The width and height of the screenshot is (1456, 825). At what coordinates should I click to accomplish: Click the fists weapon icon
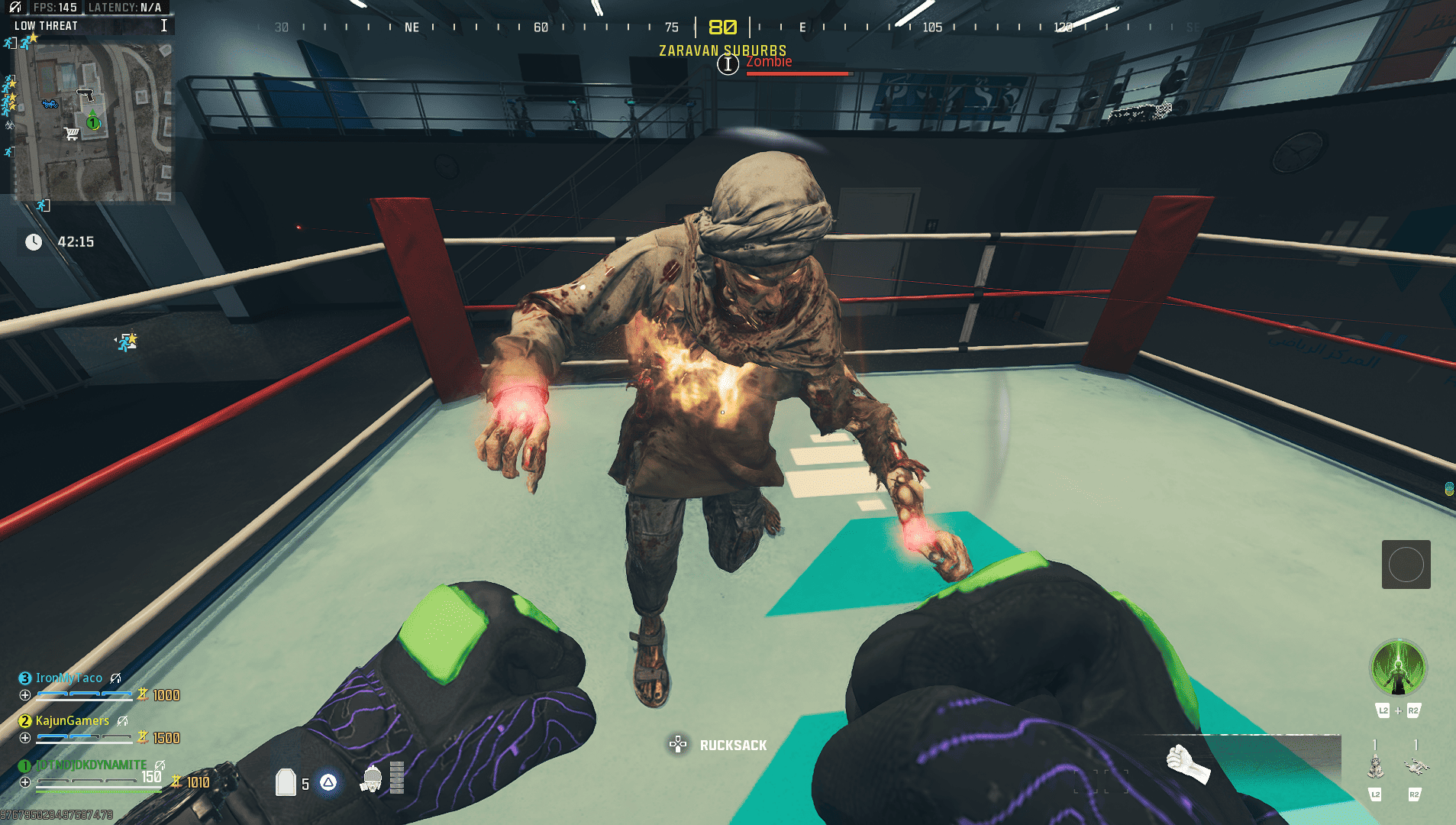tap(1187, 764)
